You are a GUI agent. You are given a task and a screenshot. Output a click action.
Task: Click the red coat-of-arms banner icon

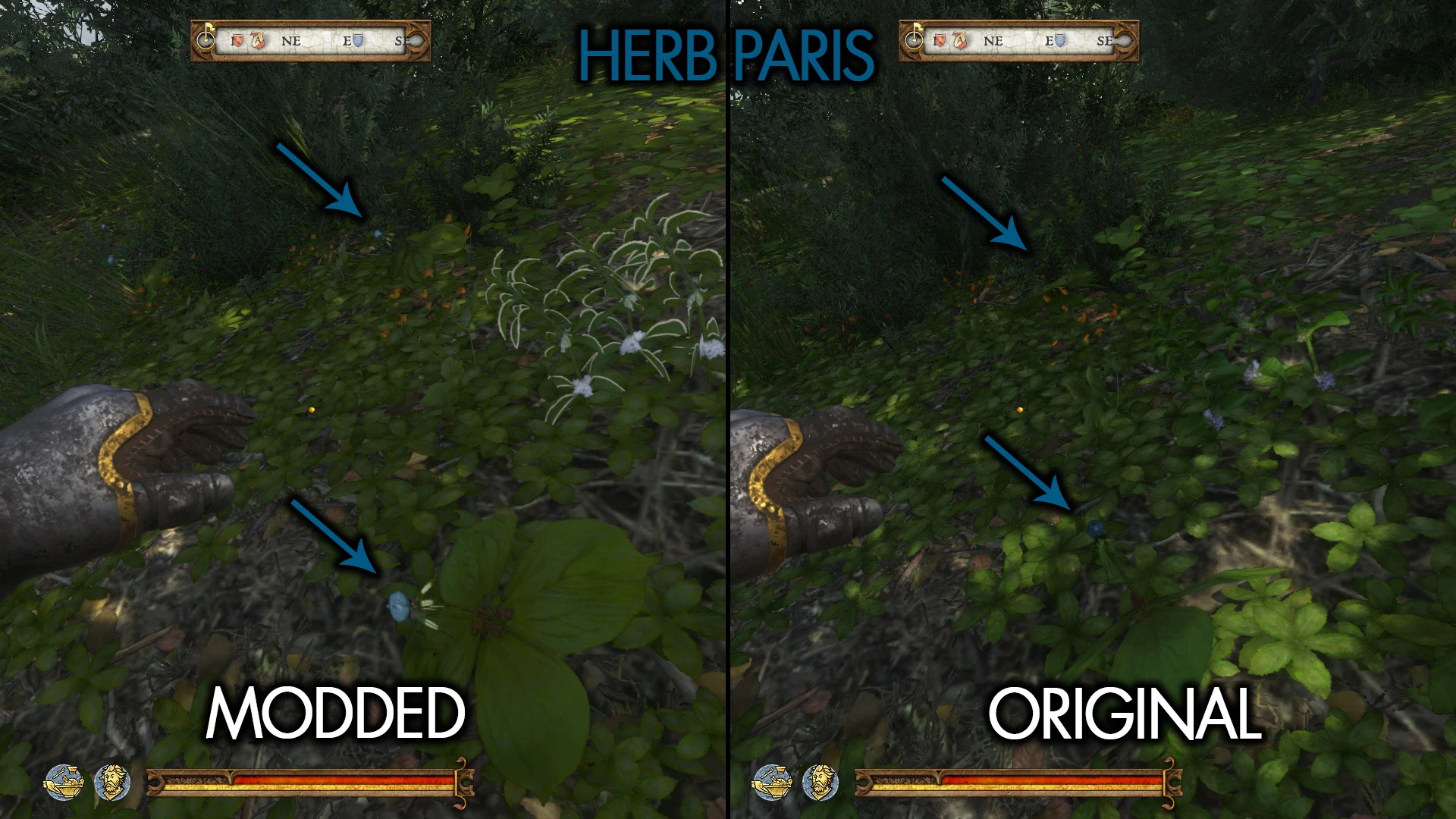258,39
